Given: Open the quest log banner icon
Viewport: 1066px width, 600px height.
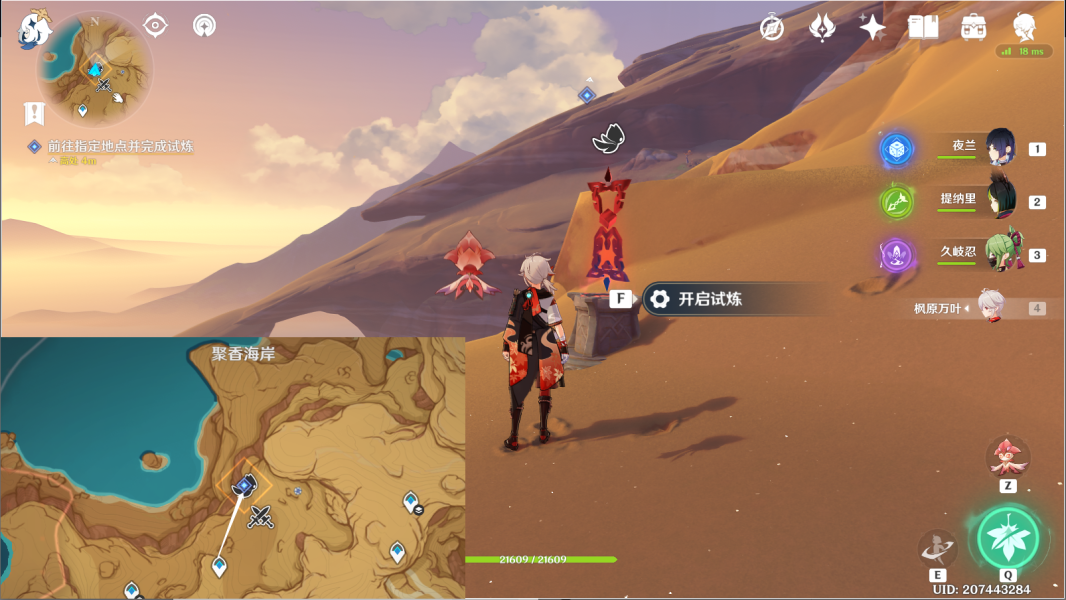Looking at the screenshot, I should (36, 113).
